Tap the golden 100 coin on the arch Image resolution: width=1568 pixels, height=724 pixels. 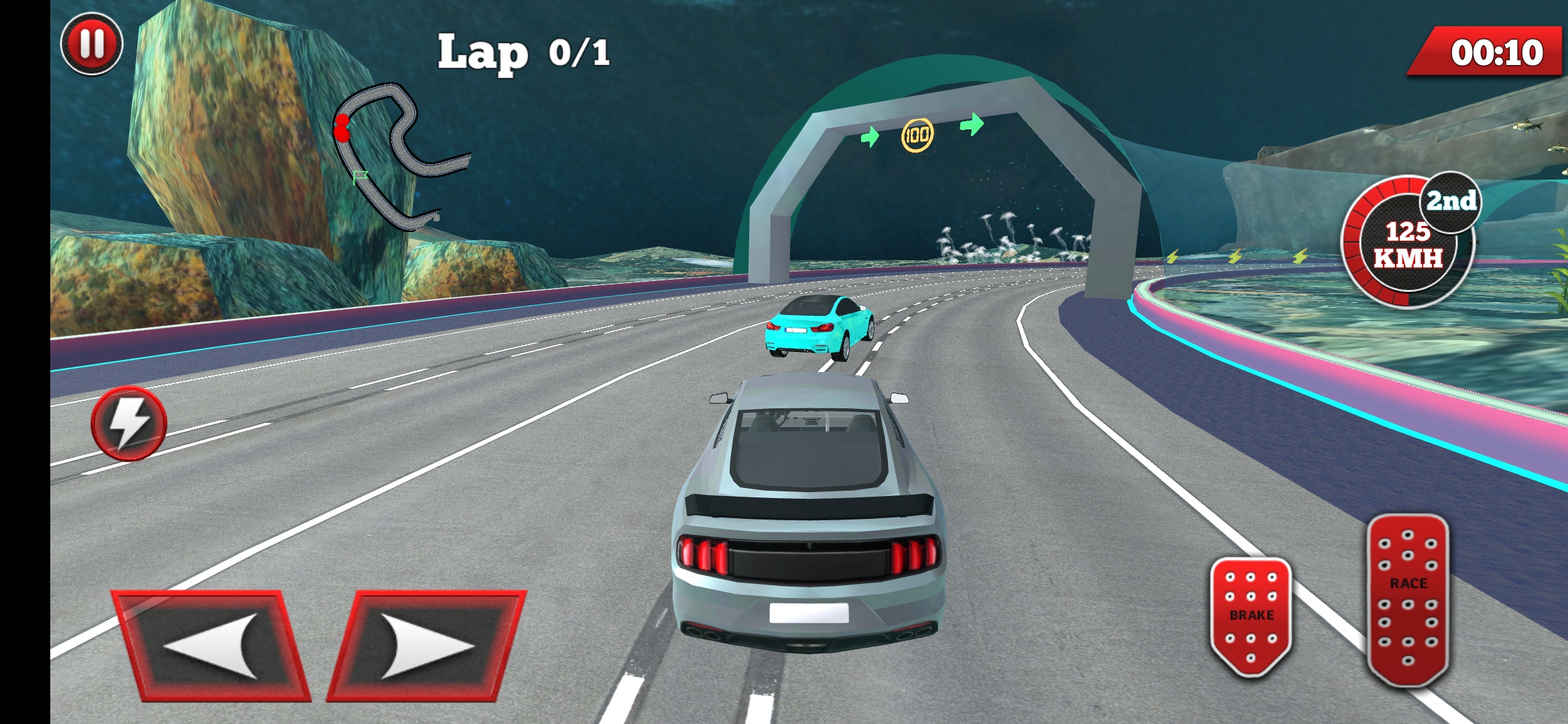tap(919, 134)
